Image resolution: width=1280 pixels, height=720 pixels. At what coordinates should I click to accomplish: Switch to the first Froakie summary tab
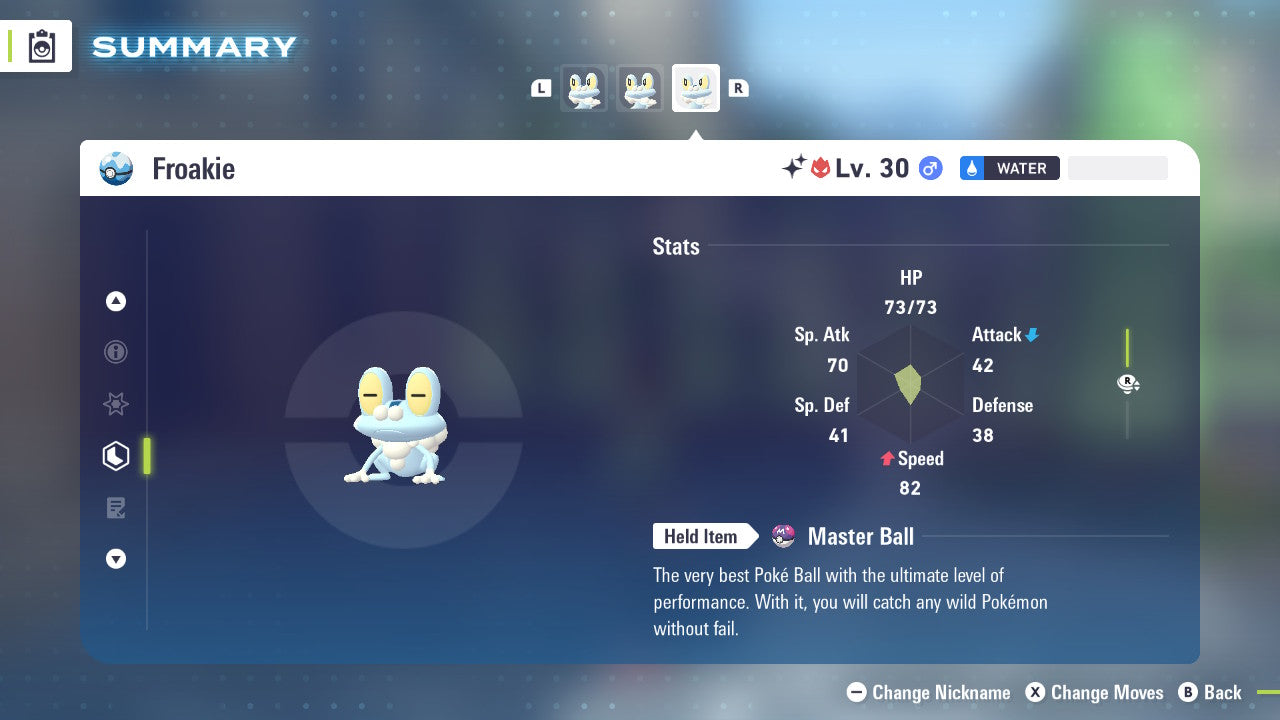click(x=583, y=88)
